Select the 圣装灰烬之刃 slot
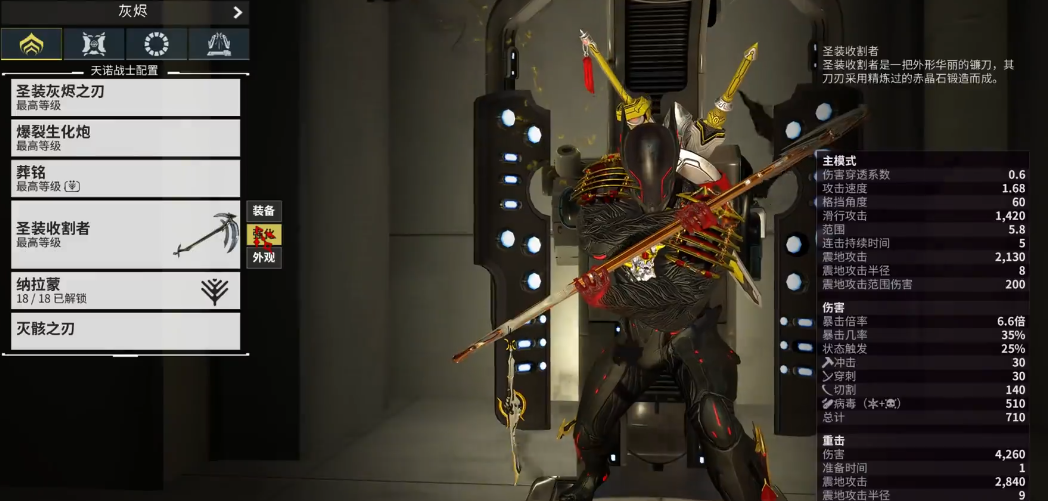Image resolution: width=1048 pixels, height=501 pixels. 125,97
